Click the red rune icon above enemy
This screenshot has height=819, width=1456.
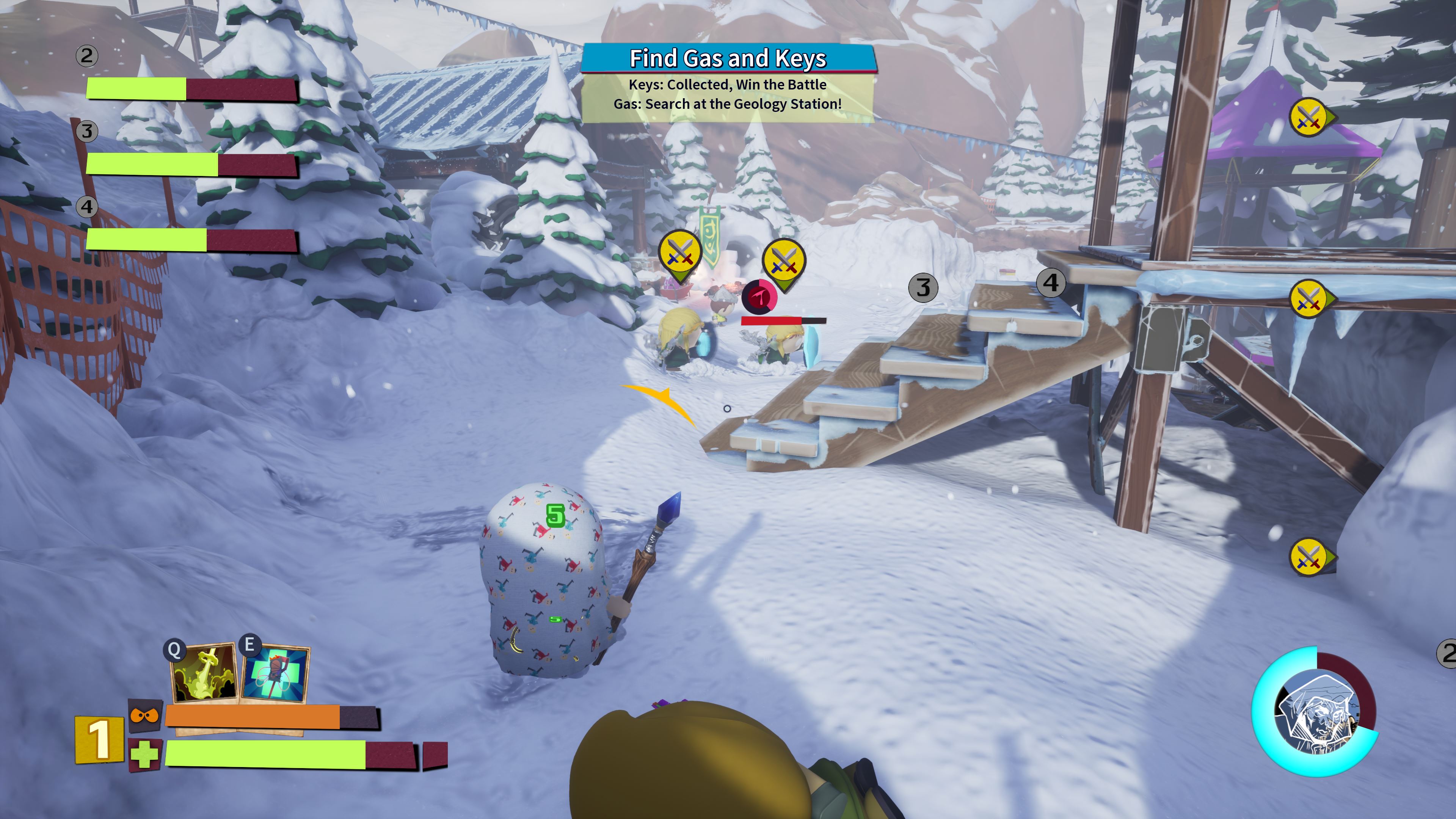click(759, 296)
